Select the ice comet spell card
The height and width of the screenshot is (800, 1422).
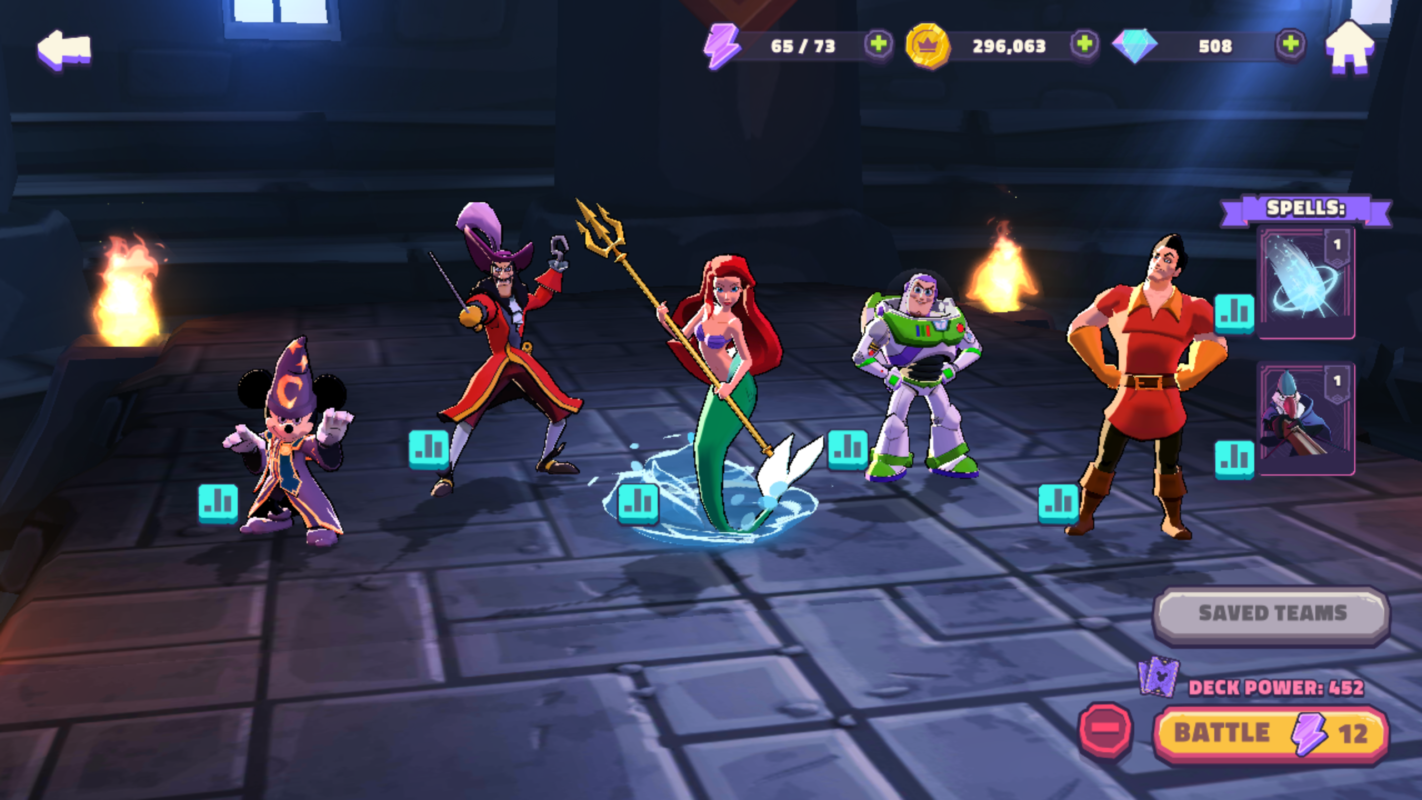click(1306, 282)
